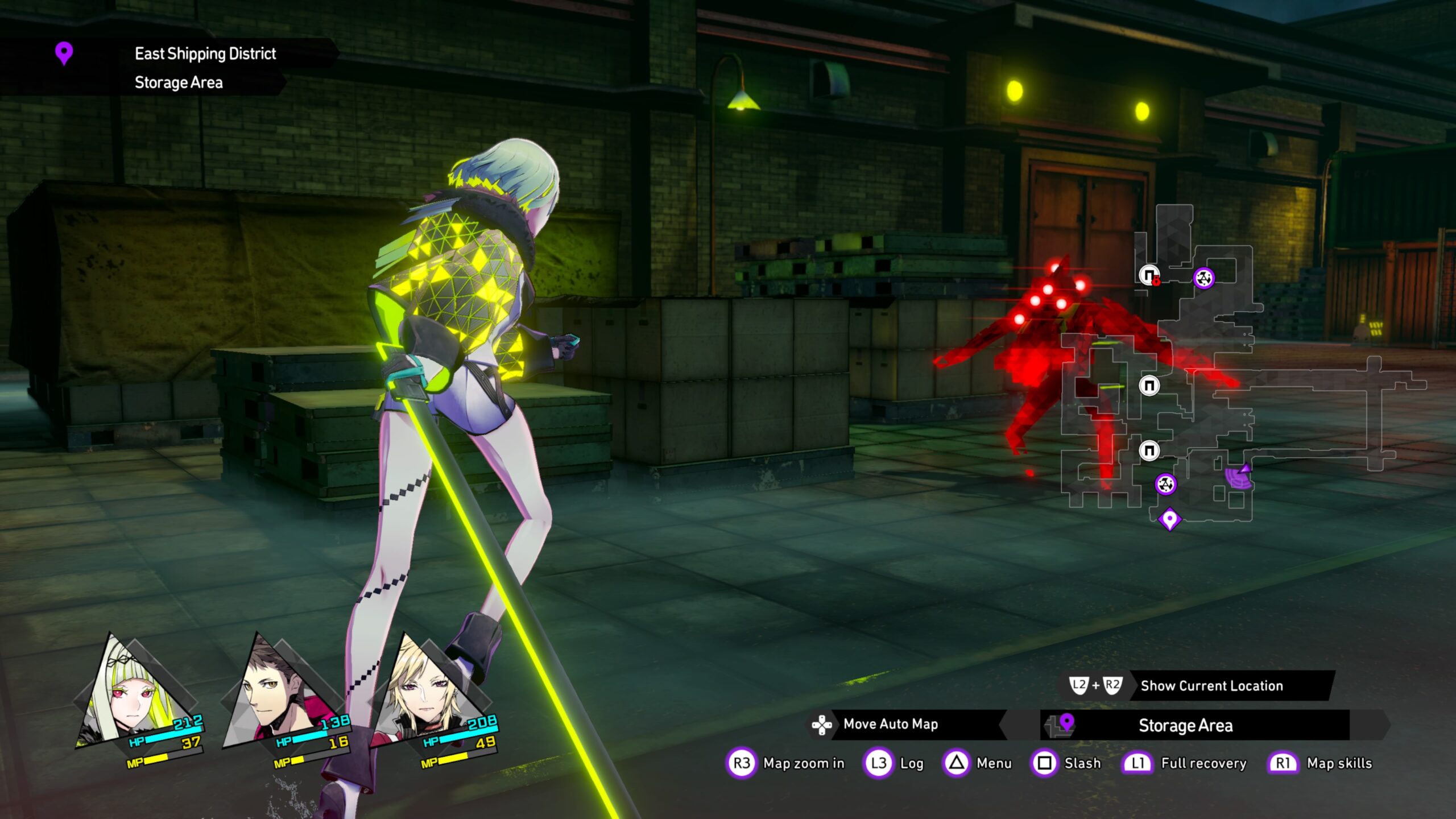Click the East Shipping District location banner
This screenshot has width=1456, height=819.
205,53
